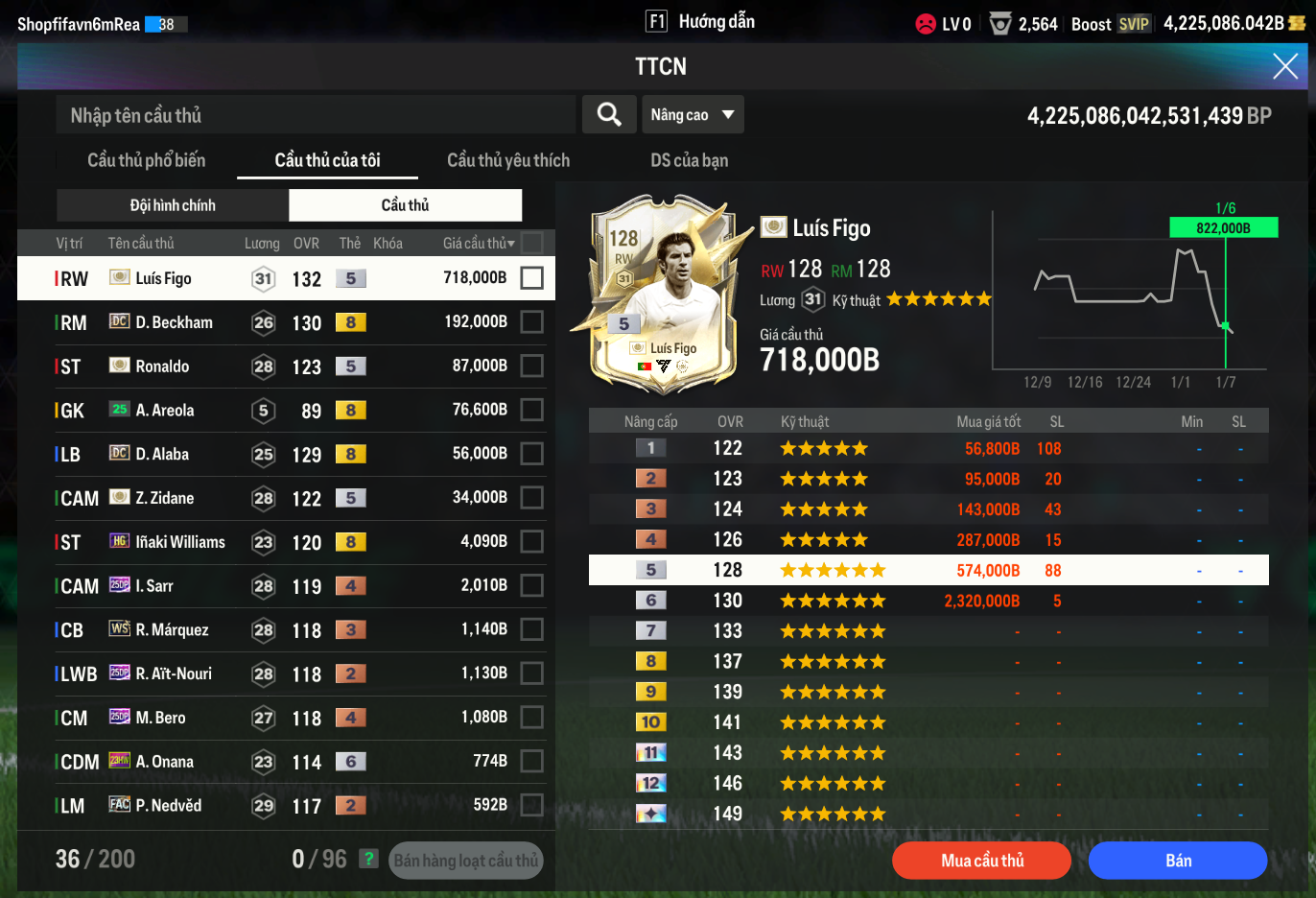Image resolution: width=1316 pixels, height=898 pixels.
Task: Open the Nâng cao dropdown
Action: (692, 115)
